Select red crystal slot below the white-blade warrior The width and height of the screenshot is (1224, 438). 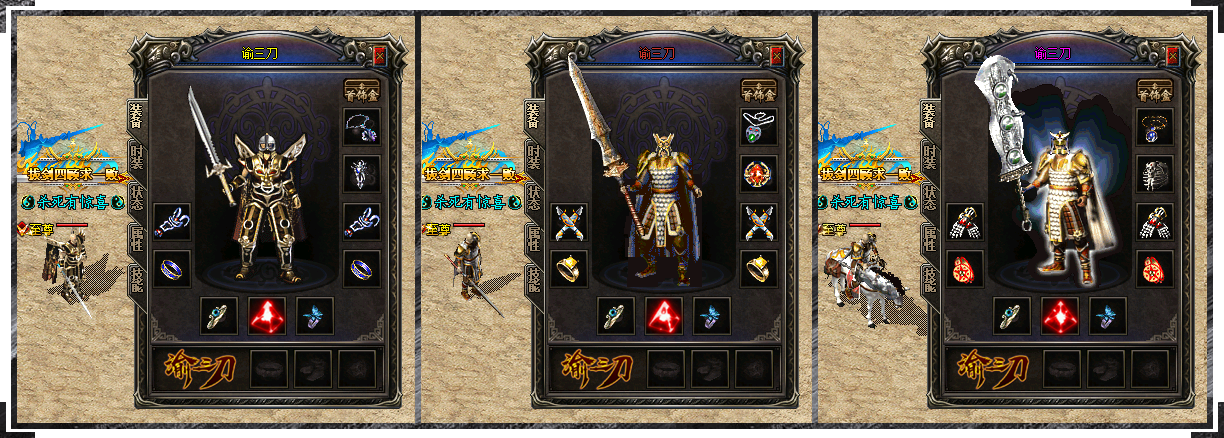(x=1059, y=315)
